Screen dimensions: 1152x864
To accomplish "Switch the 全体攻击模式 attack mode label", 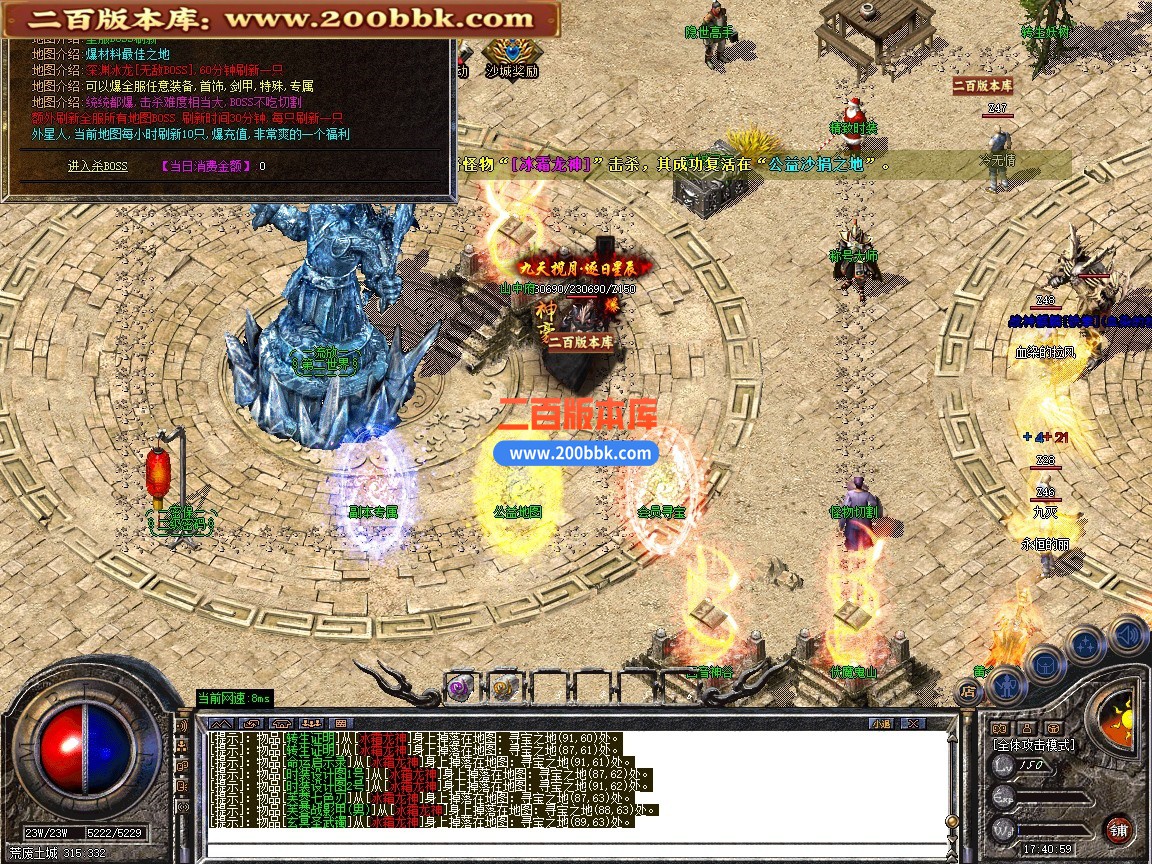I will click(x=1034, y=744).
